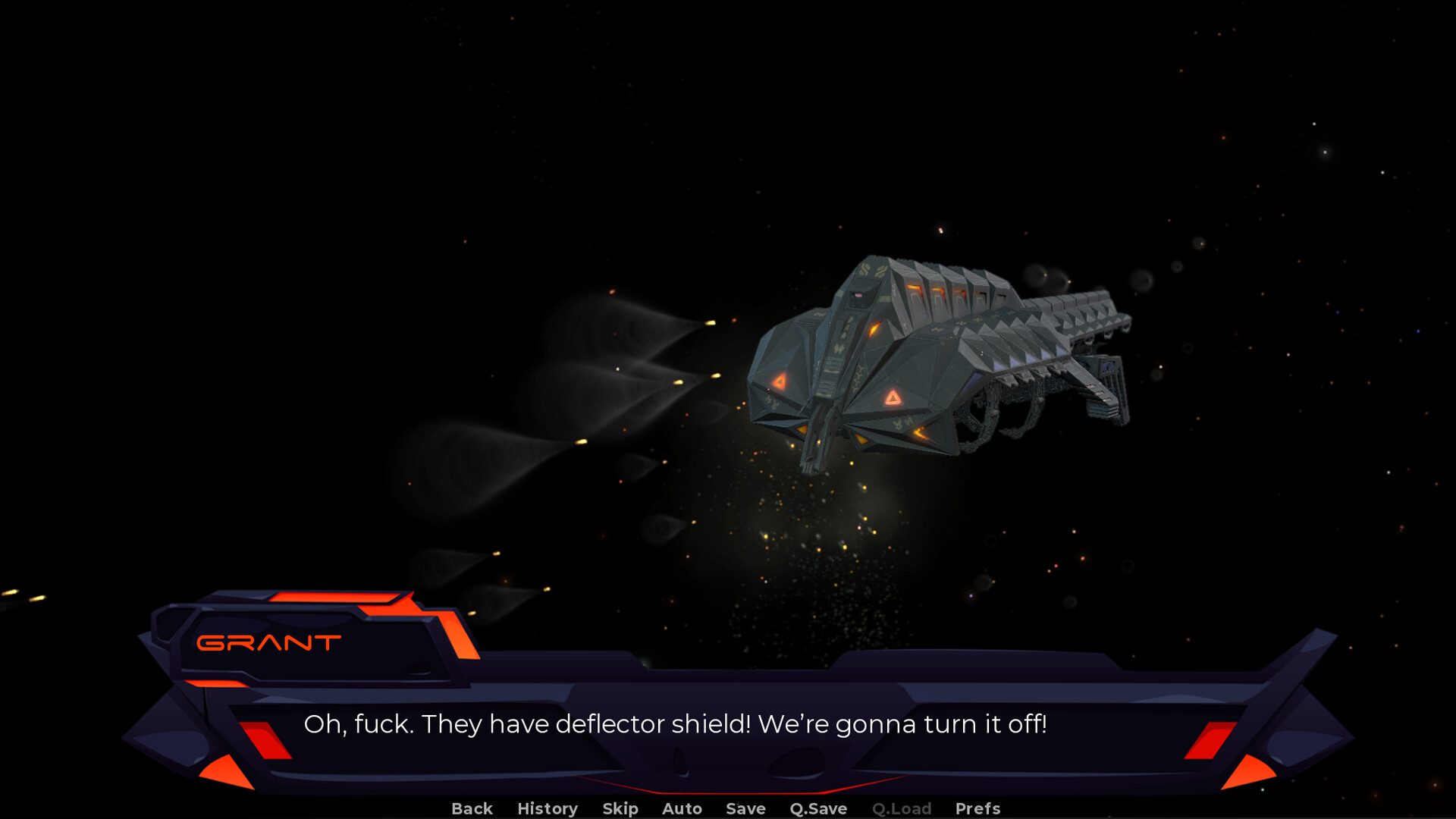This screenshot has height=819, width=1456.
Task: Select the grayed-out Q.Load option
Action: 902,808
